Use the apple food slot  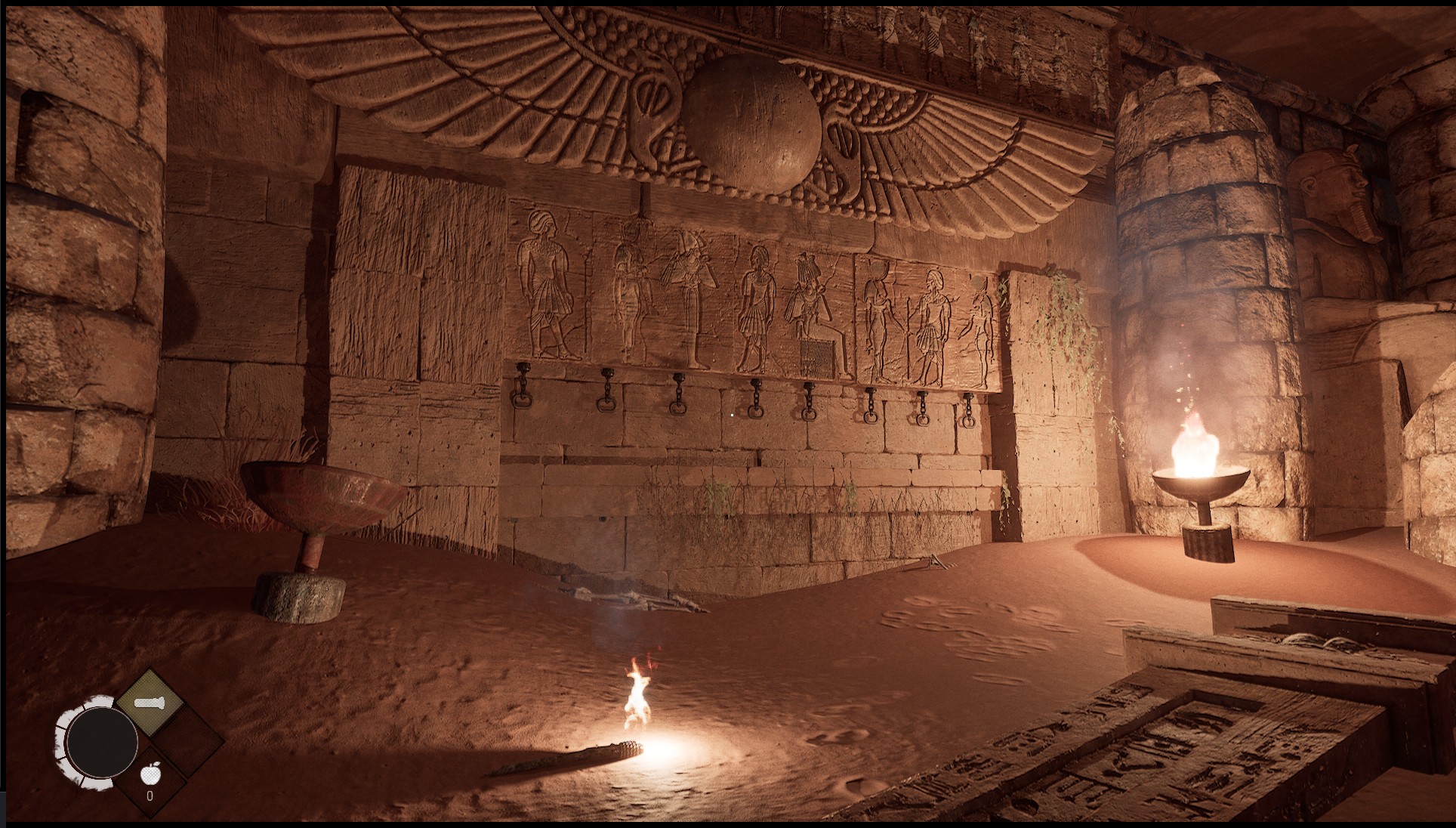click(x=150, y=777)
